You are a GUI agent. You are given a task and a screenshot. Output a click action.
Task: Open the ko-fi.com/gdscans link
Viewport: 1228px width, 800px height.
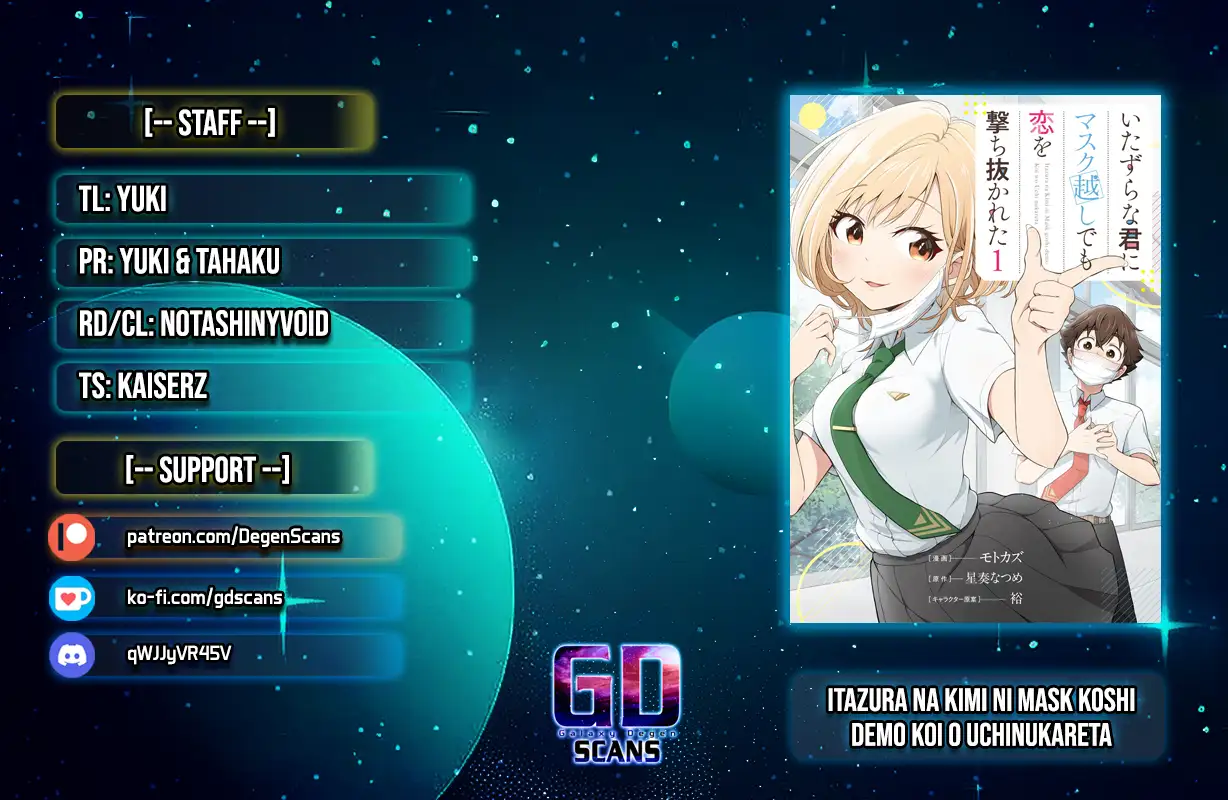(205, 598)
